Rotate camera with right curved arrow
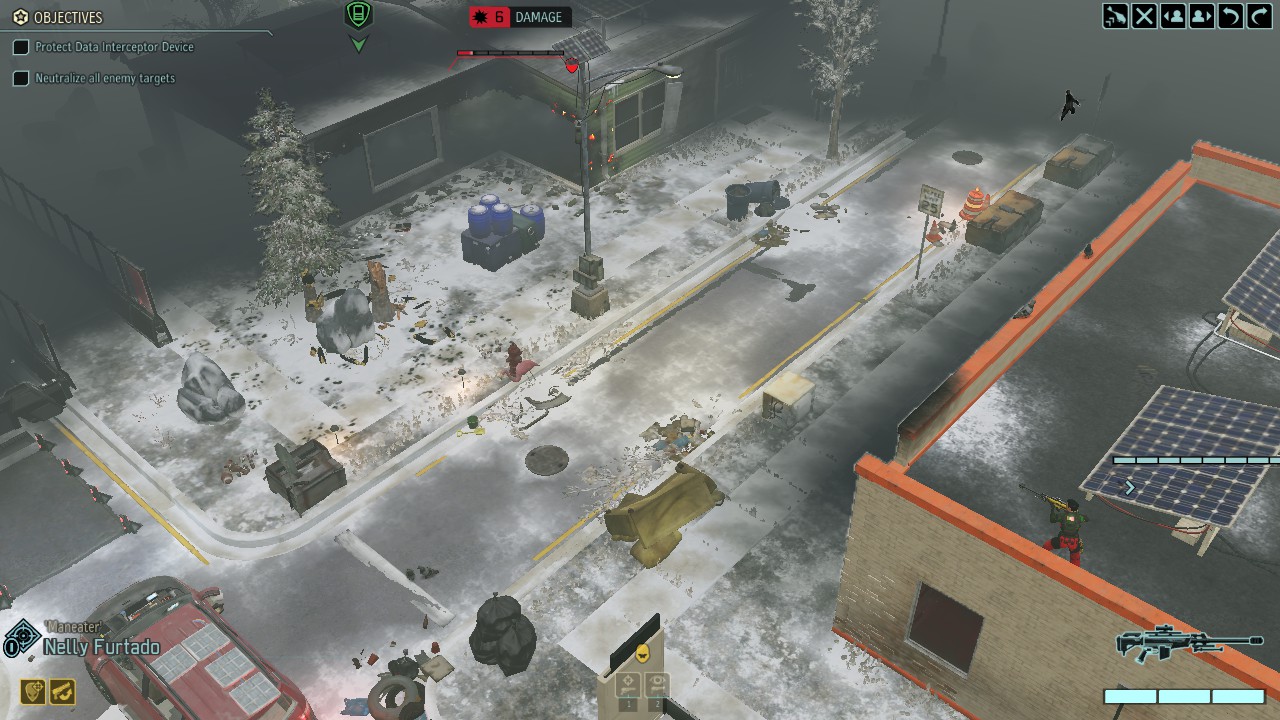This screenshot has width=1280, height=720. (1259, 16)
